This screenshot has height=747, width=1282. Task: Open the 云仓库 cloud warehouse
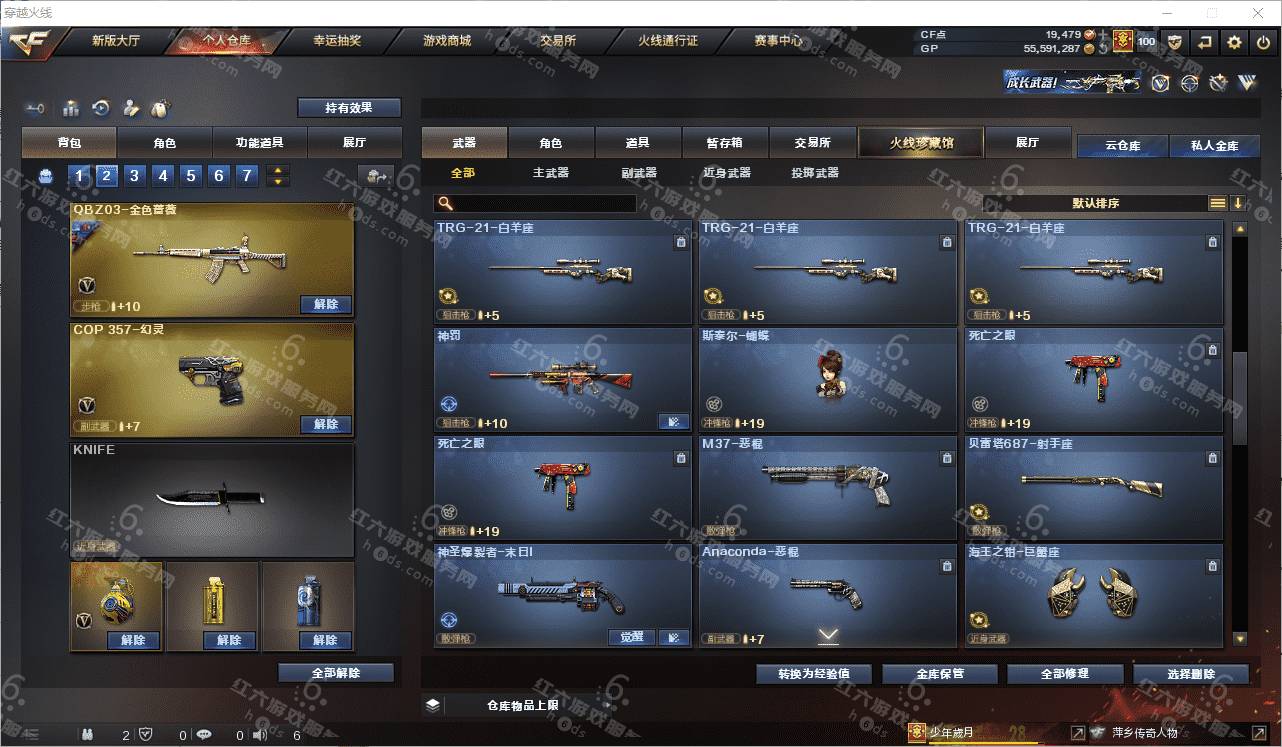click(x=1122, y=145)
